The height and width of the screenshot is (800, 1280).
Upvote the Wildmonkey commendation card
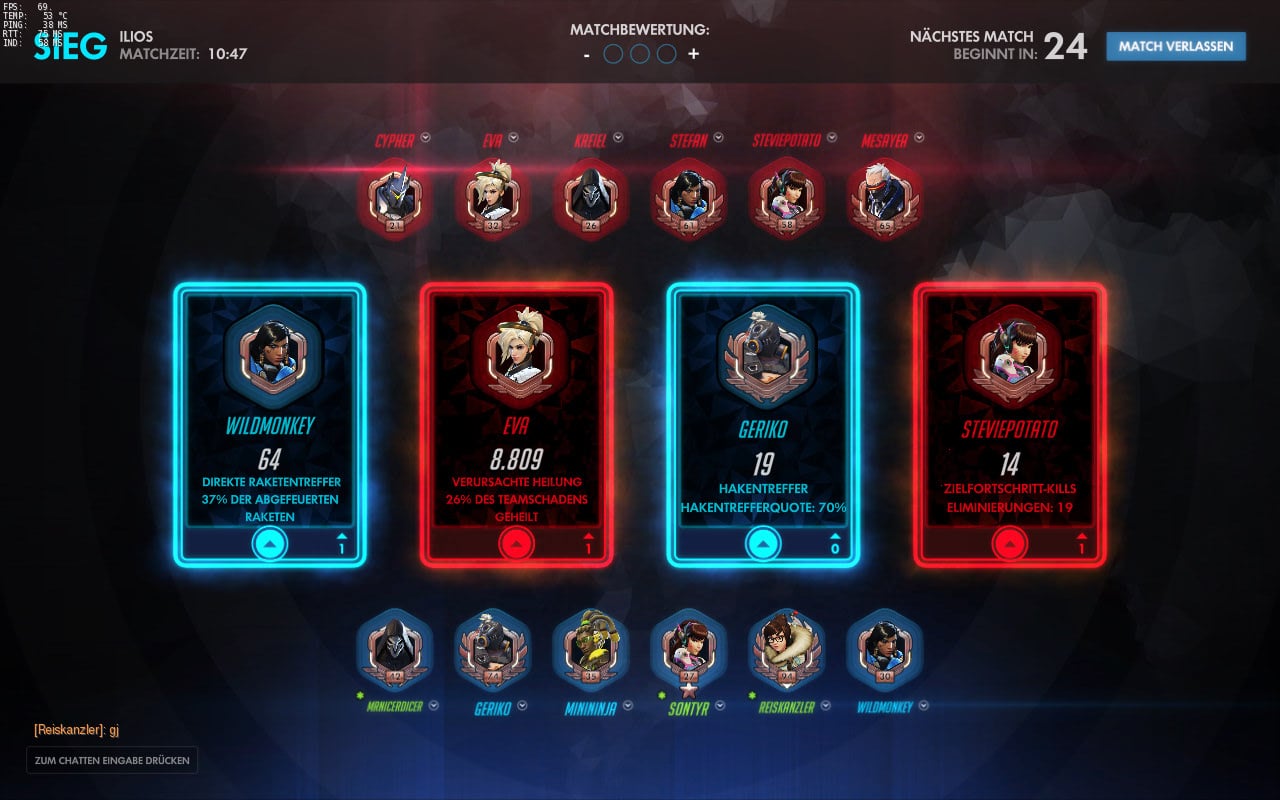pos(270,543)
